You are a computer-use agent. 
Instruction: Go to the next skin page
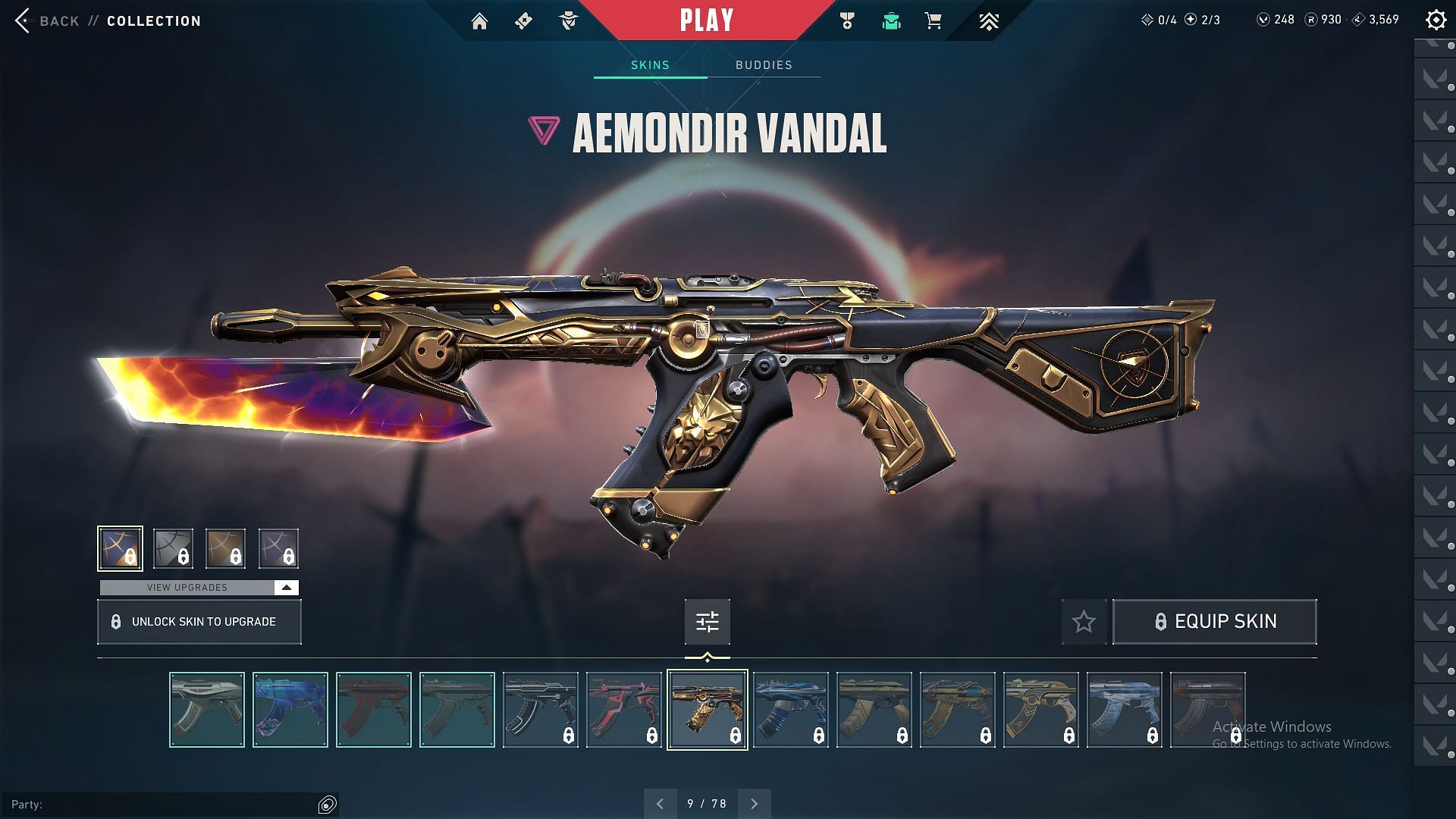[x=754, y=804]
